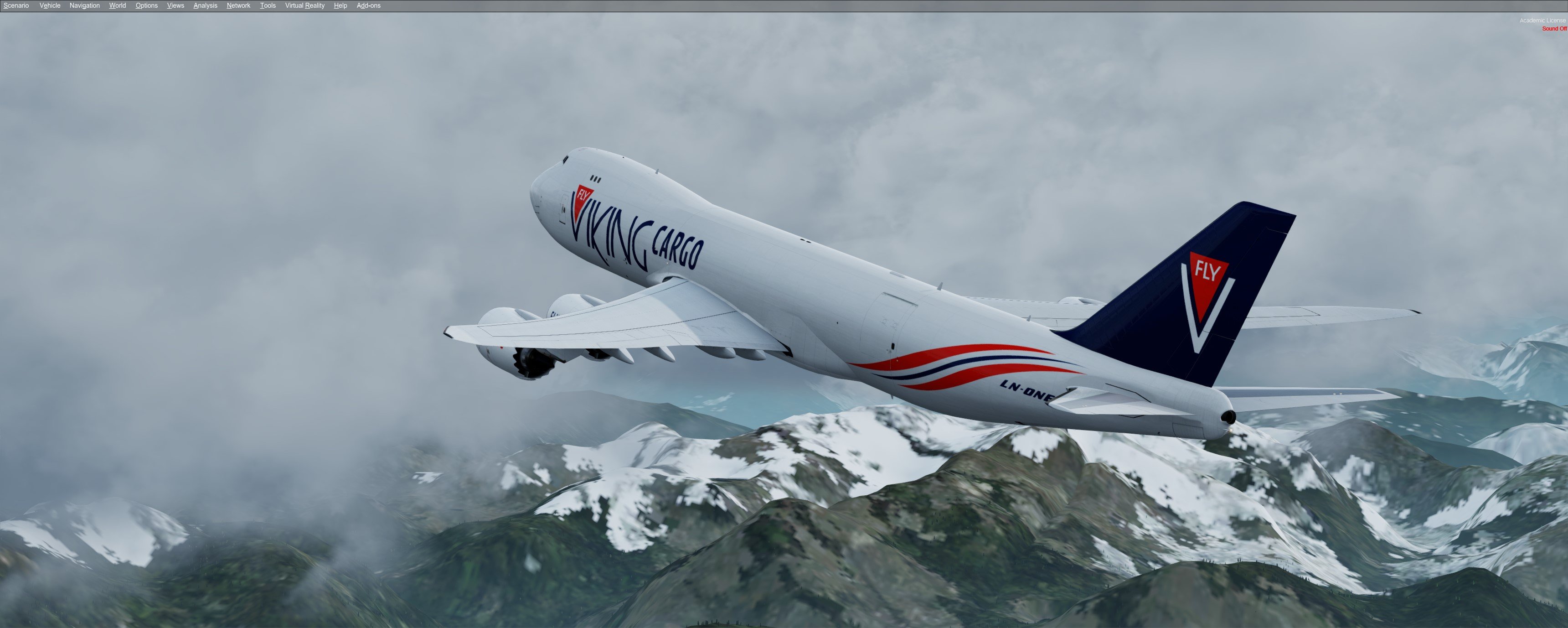Image resolution: width=1568 pixels, height=628 pixels.
Task: Expand the World menu
Action: click(x=118, y=5)
